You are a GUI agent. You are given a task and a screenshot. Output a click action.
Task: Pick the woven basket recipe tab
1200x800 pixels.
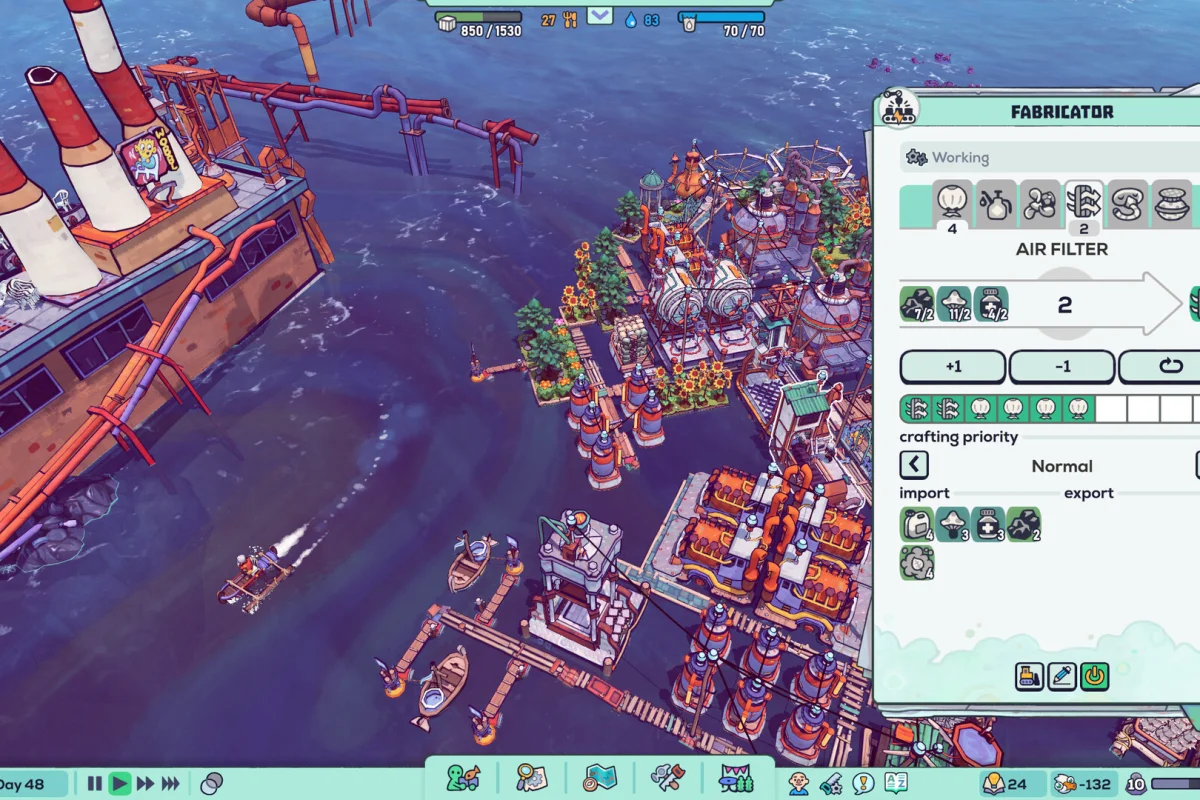tap(1172, 203)
